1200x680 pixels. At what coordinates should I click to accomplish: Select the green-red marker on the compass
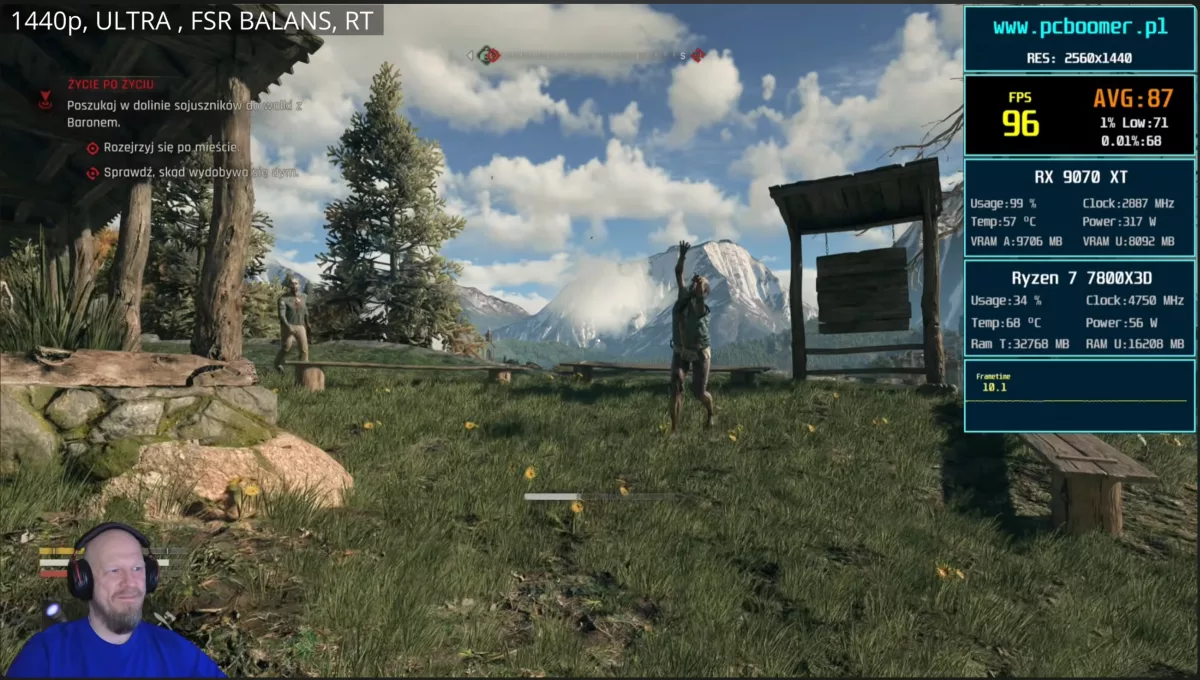[487, 55]
